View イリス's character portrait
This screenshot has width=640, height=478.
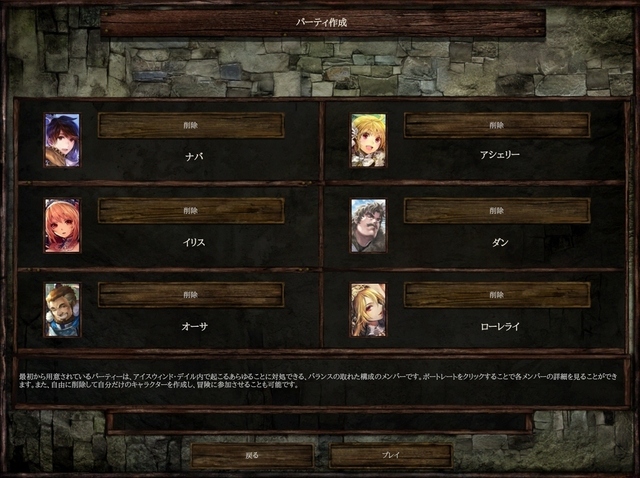(62, 225)
